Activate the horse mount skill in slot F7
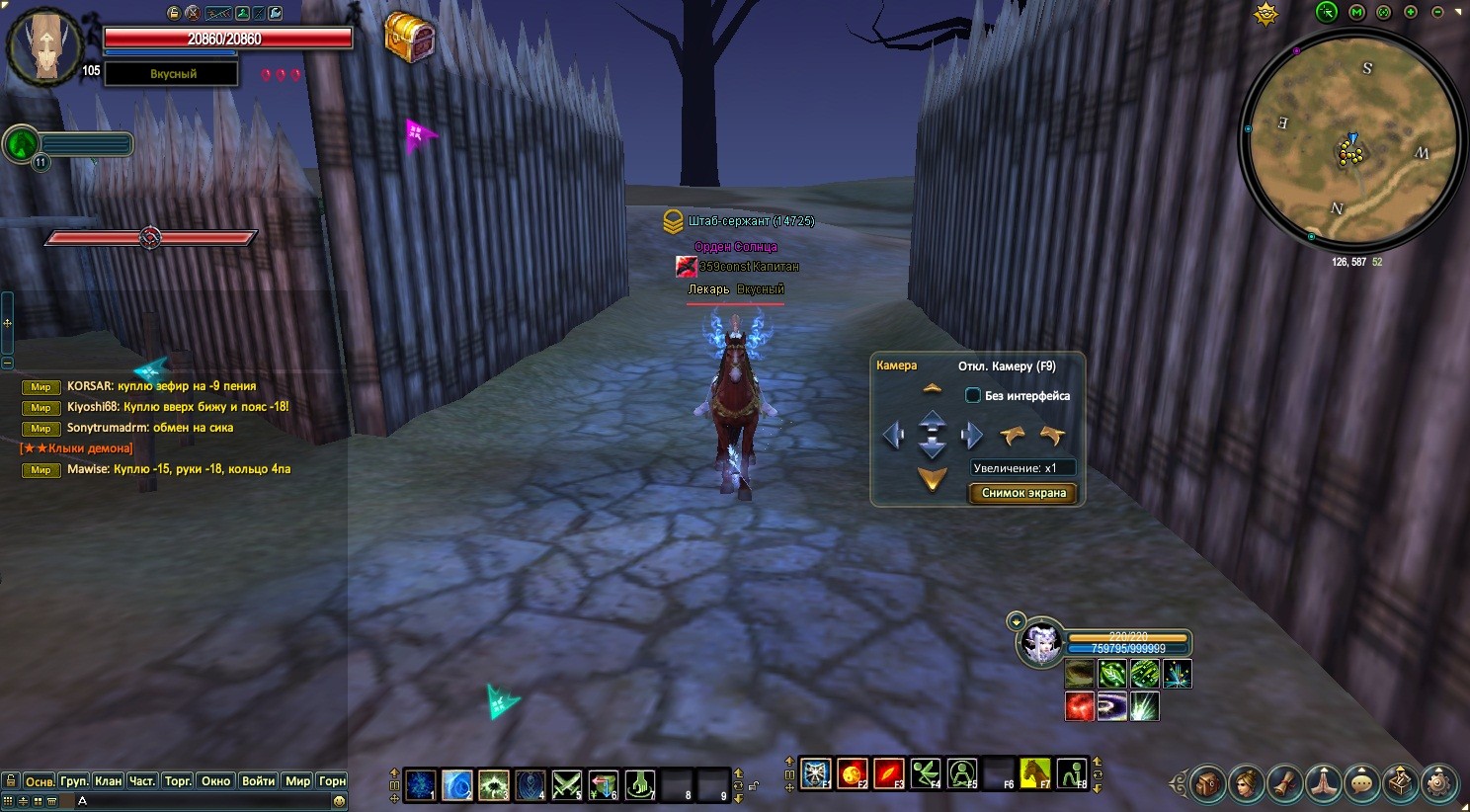1470x812 pixels. tap(1034, 773)
